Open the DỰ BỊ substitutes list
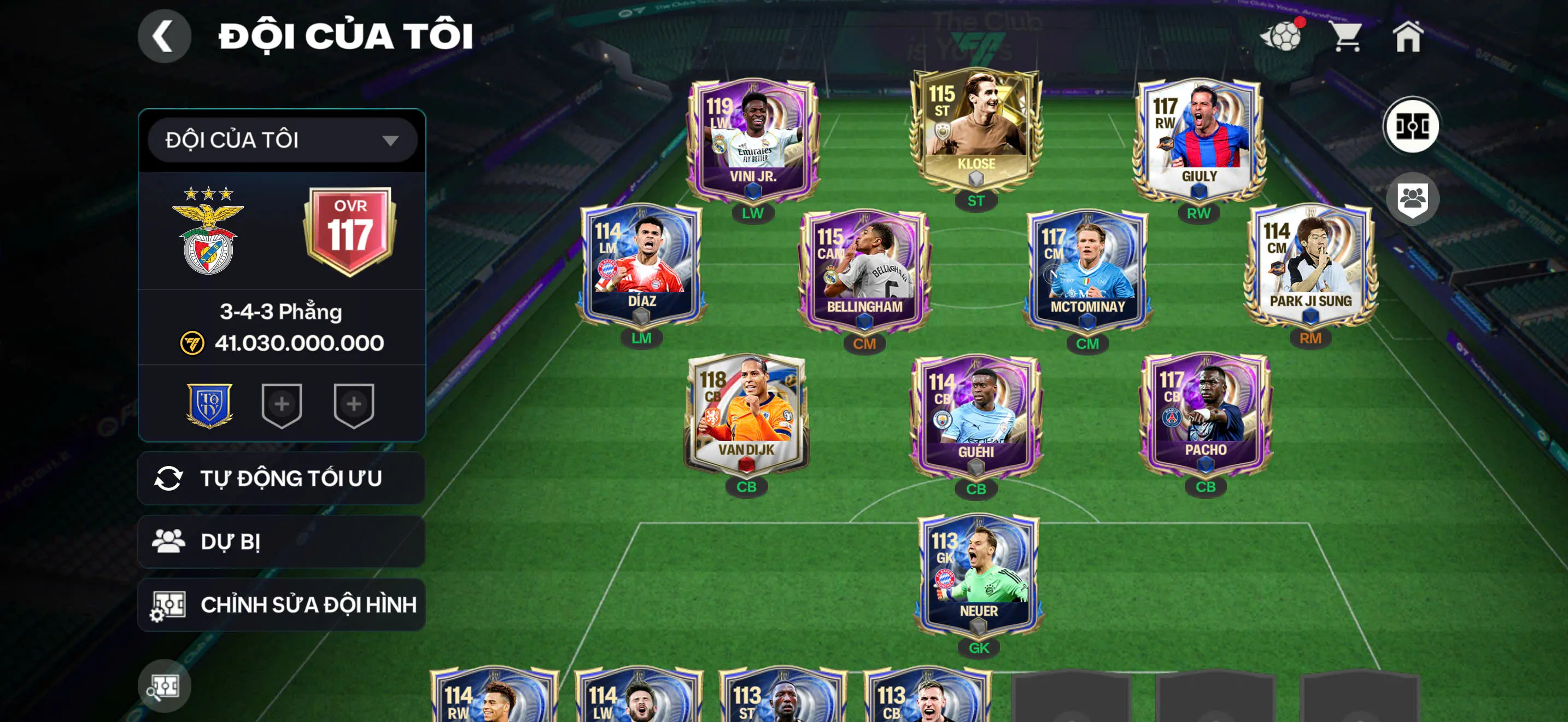This screenshot has height=722, width=1568. point(282,542)
